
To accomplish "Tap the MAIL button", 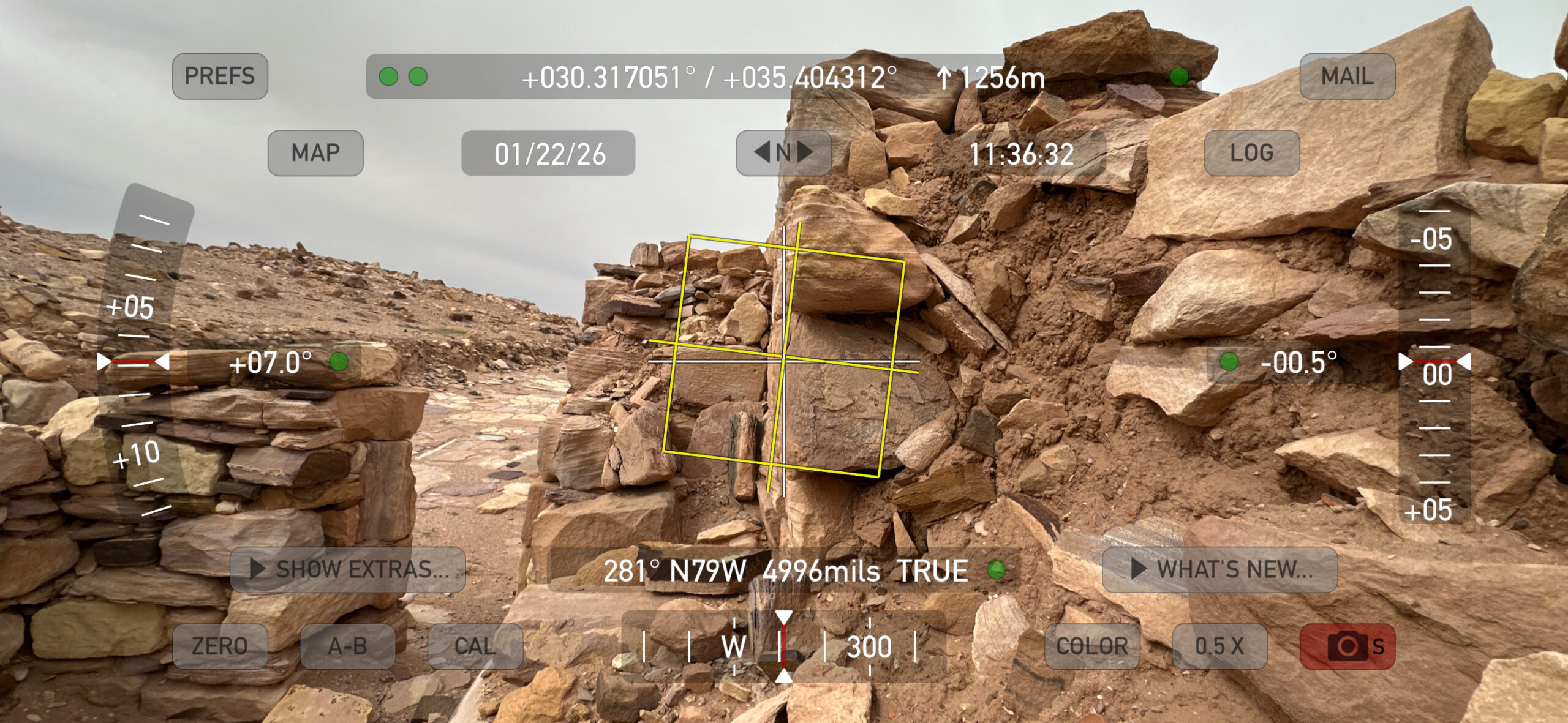I will pos(1347,77).
